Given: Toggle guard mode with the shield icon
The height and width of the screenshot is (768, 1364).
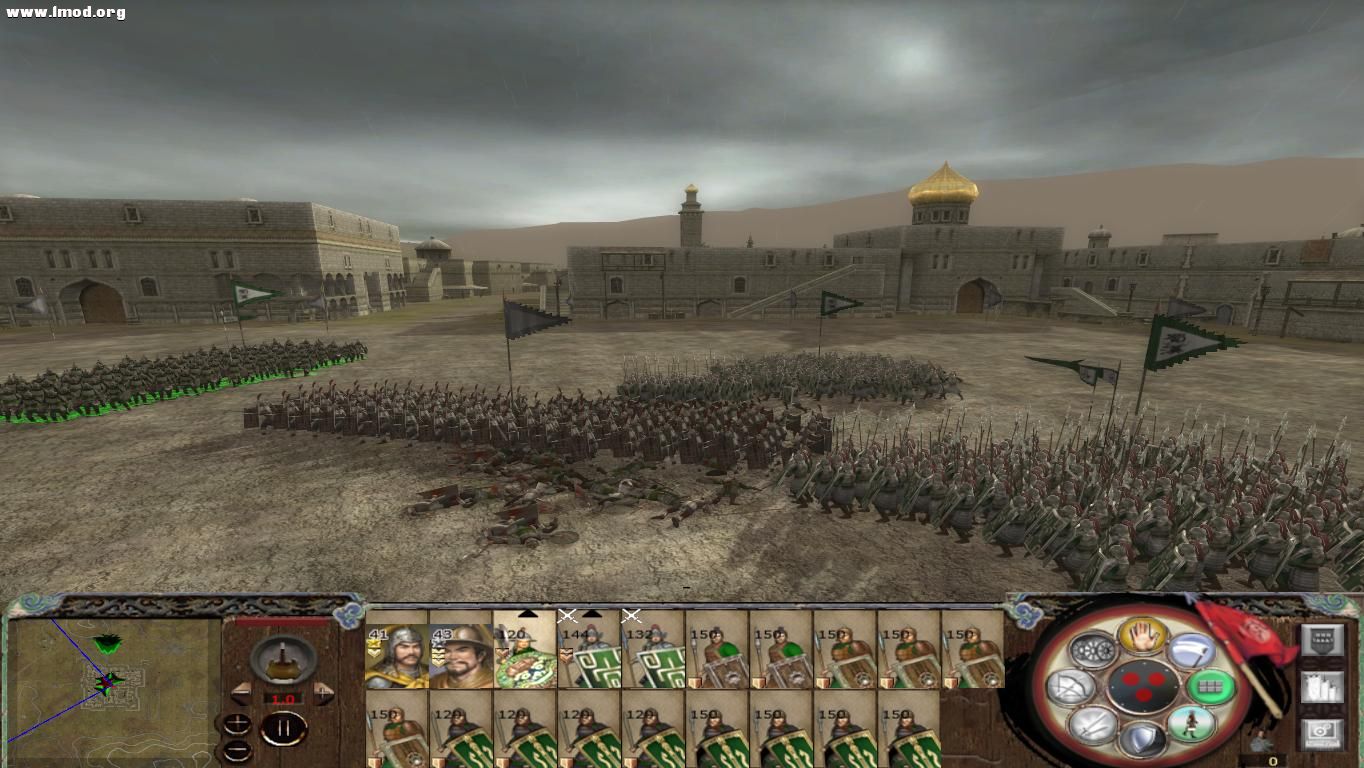Looking at the screenshot, I should point(1143,740).
